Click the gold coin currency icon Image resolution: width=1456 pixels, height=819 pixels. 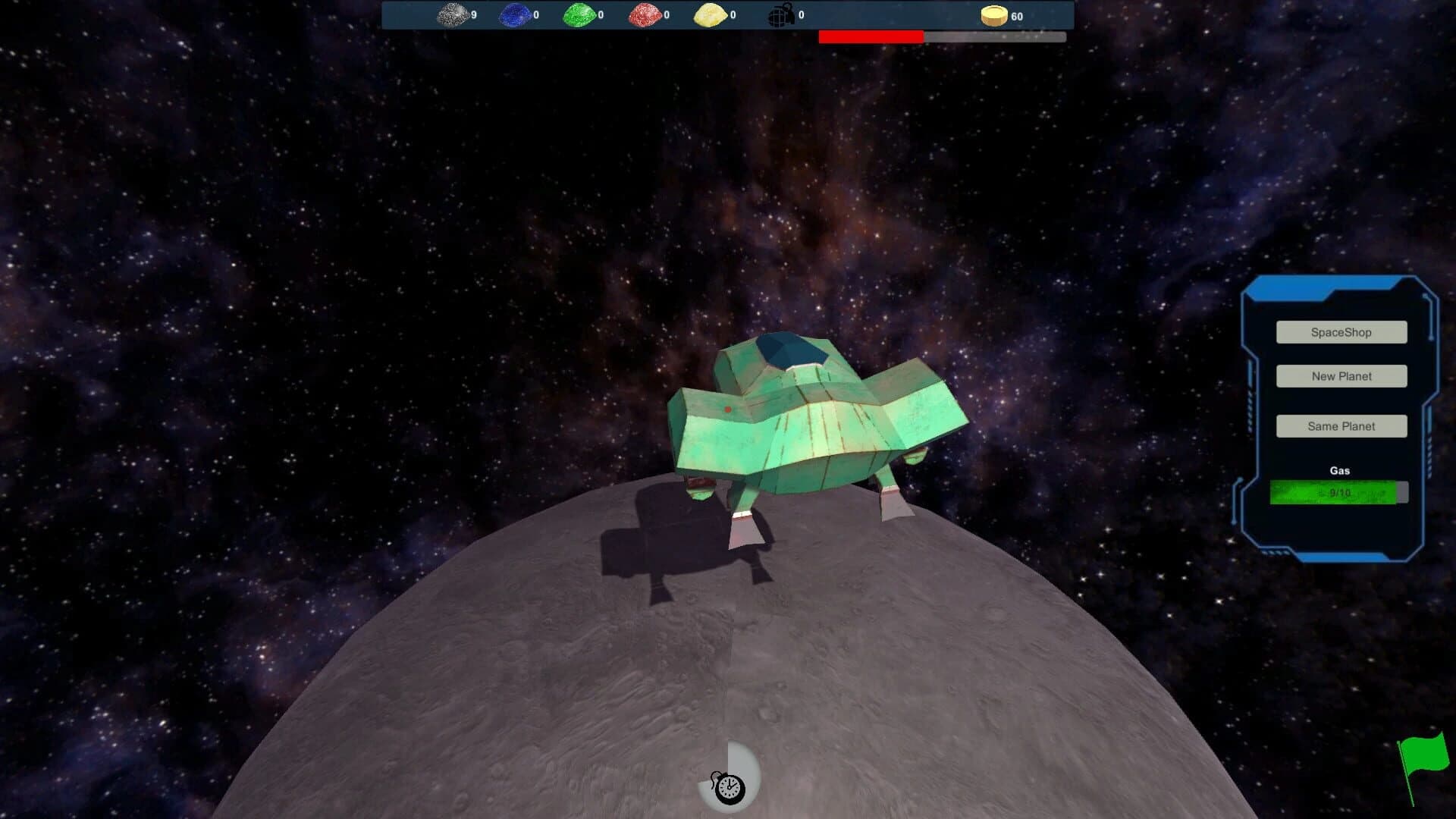(x=993, y=15)
